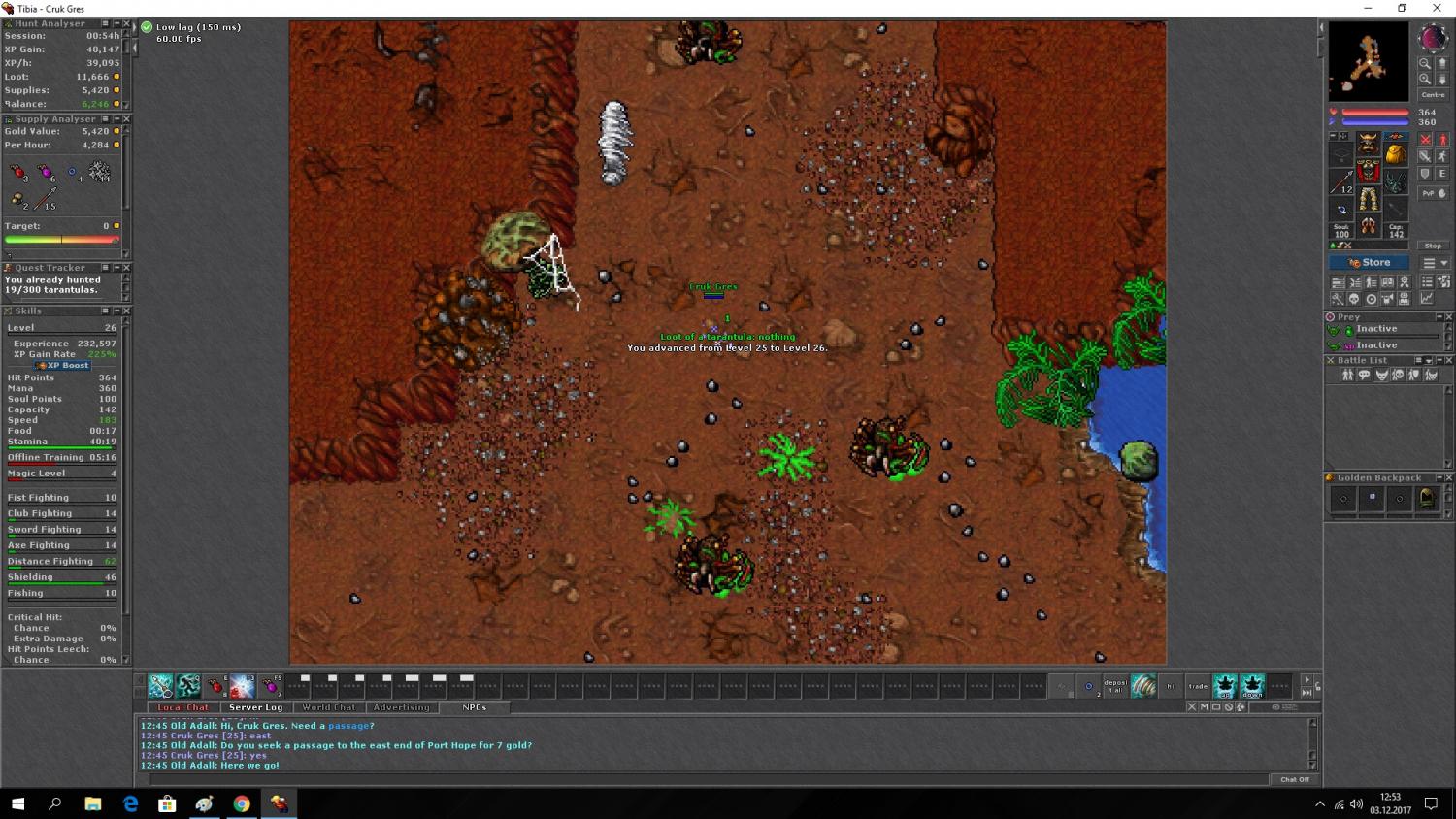This screenshot has height=819, width=1456.
Task: Click the minimap
Action: [1368, 61]
